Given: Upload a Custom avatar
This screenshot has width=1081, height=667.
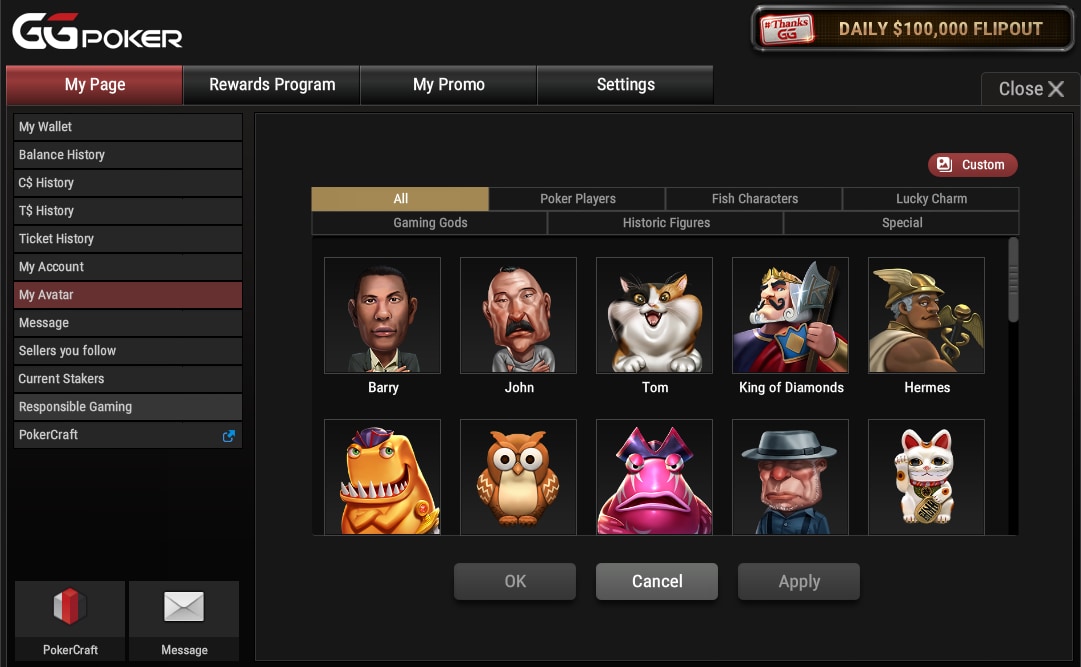Looking at the screenshot, I should 972,165.
